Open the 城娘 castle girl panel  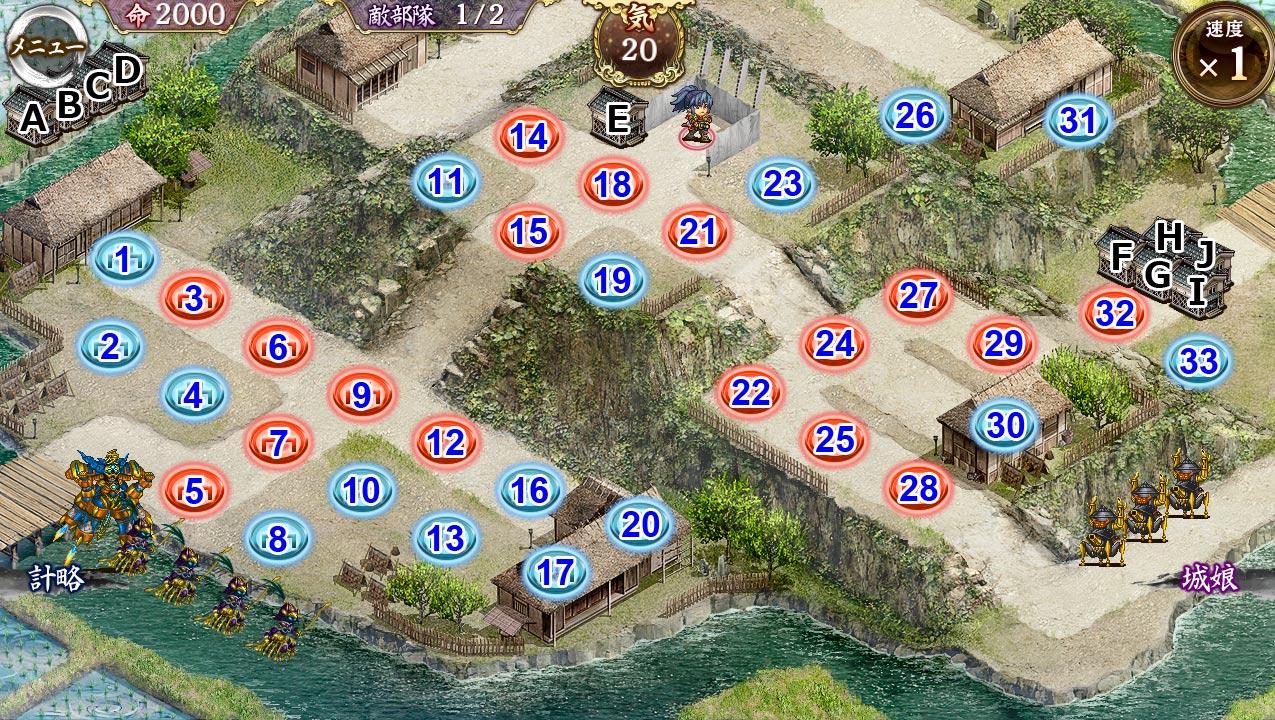(1210, 579)
